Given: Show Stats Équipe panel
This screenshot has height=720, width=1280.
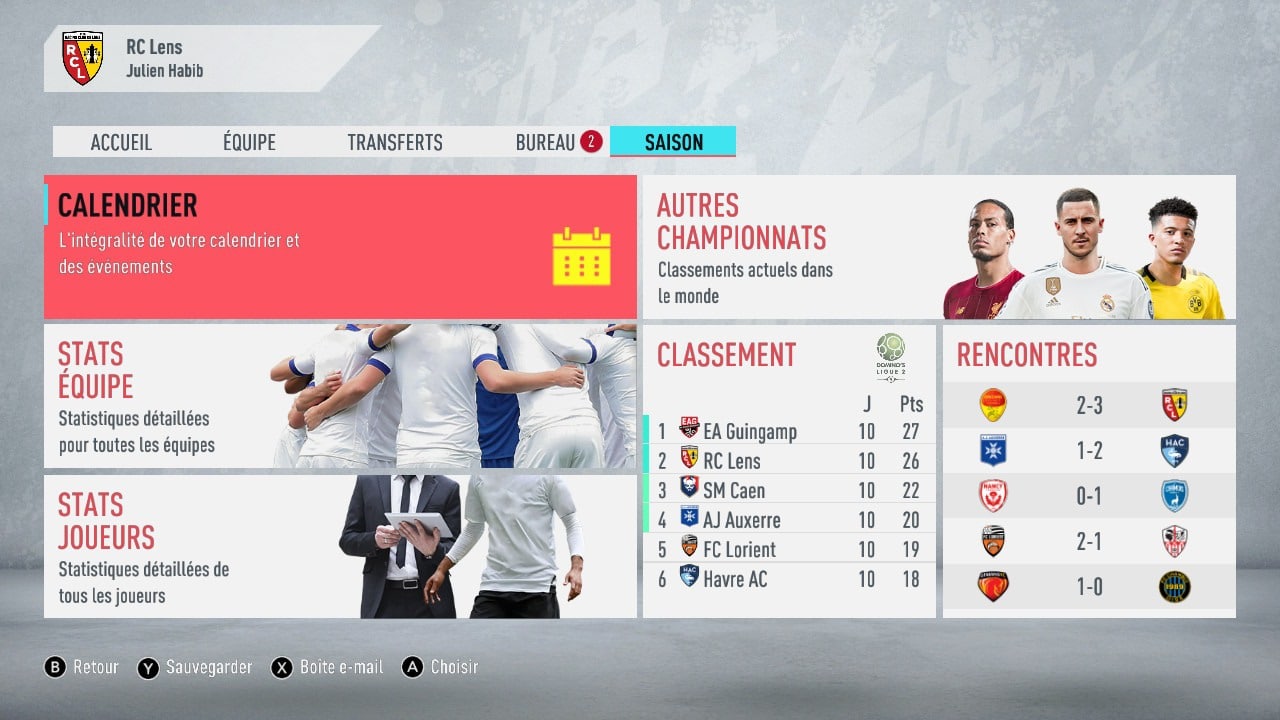Looking at the screenshot, I should pos(340,396).
